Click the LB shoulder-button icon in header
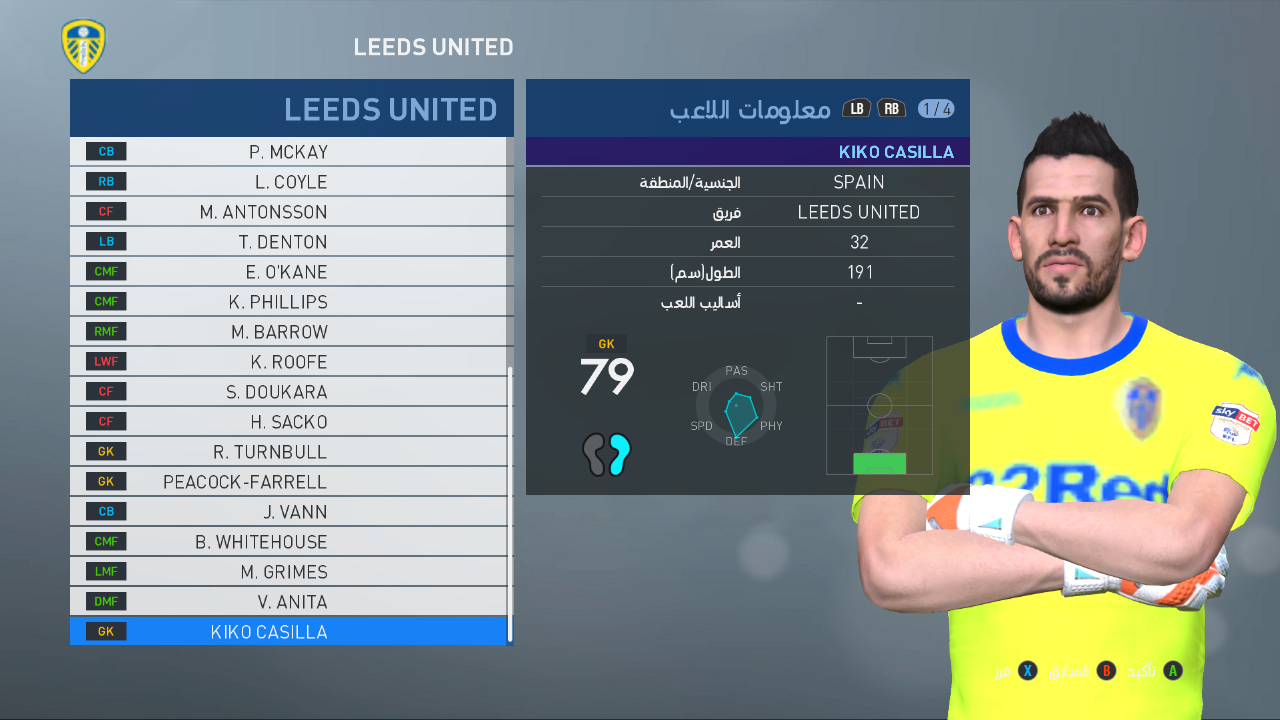 point(856,108)
